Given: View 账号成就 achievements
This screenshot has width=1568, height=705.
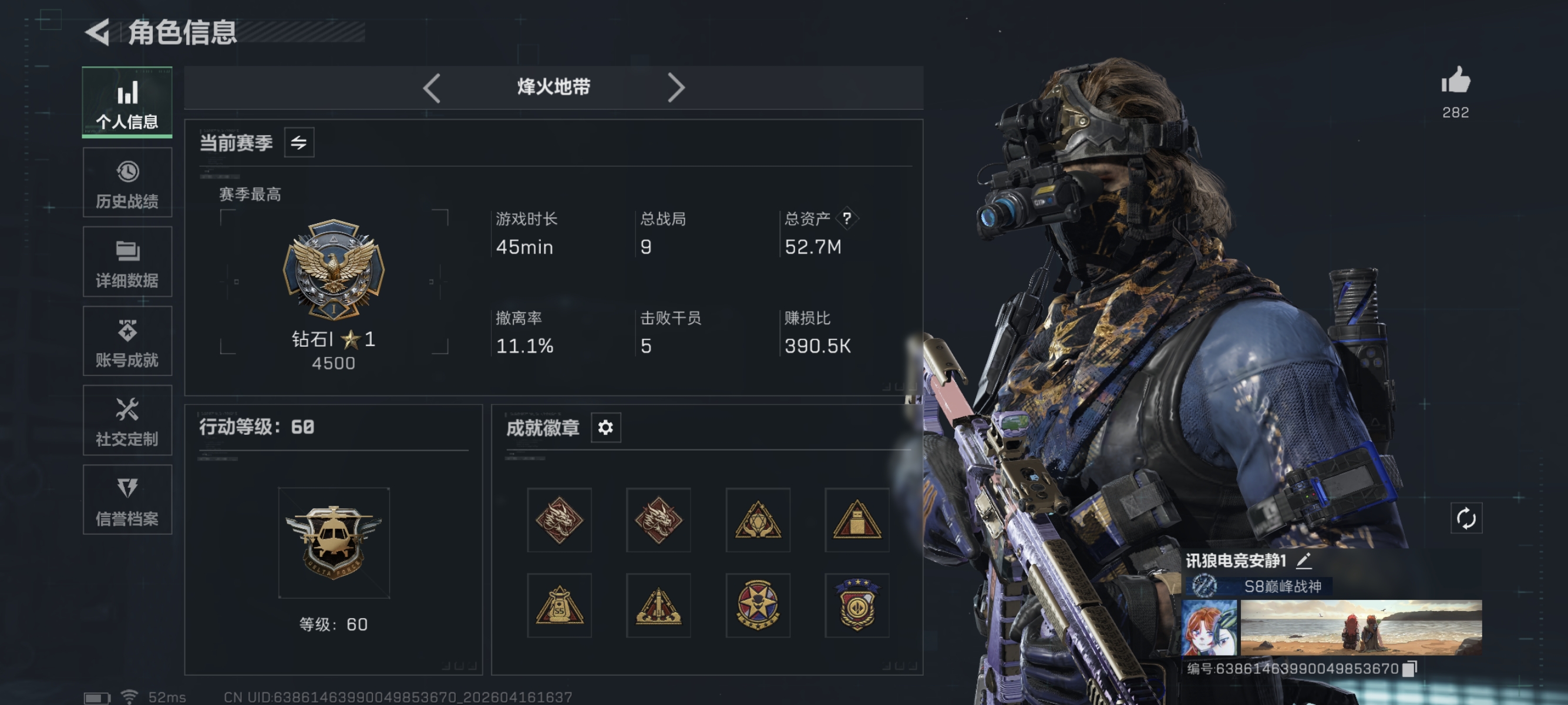Looking at the screenshot, I should tap(127, 341).
